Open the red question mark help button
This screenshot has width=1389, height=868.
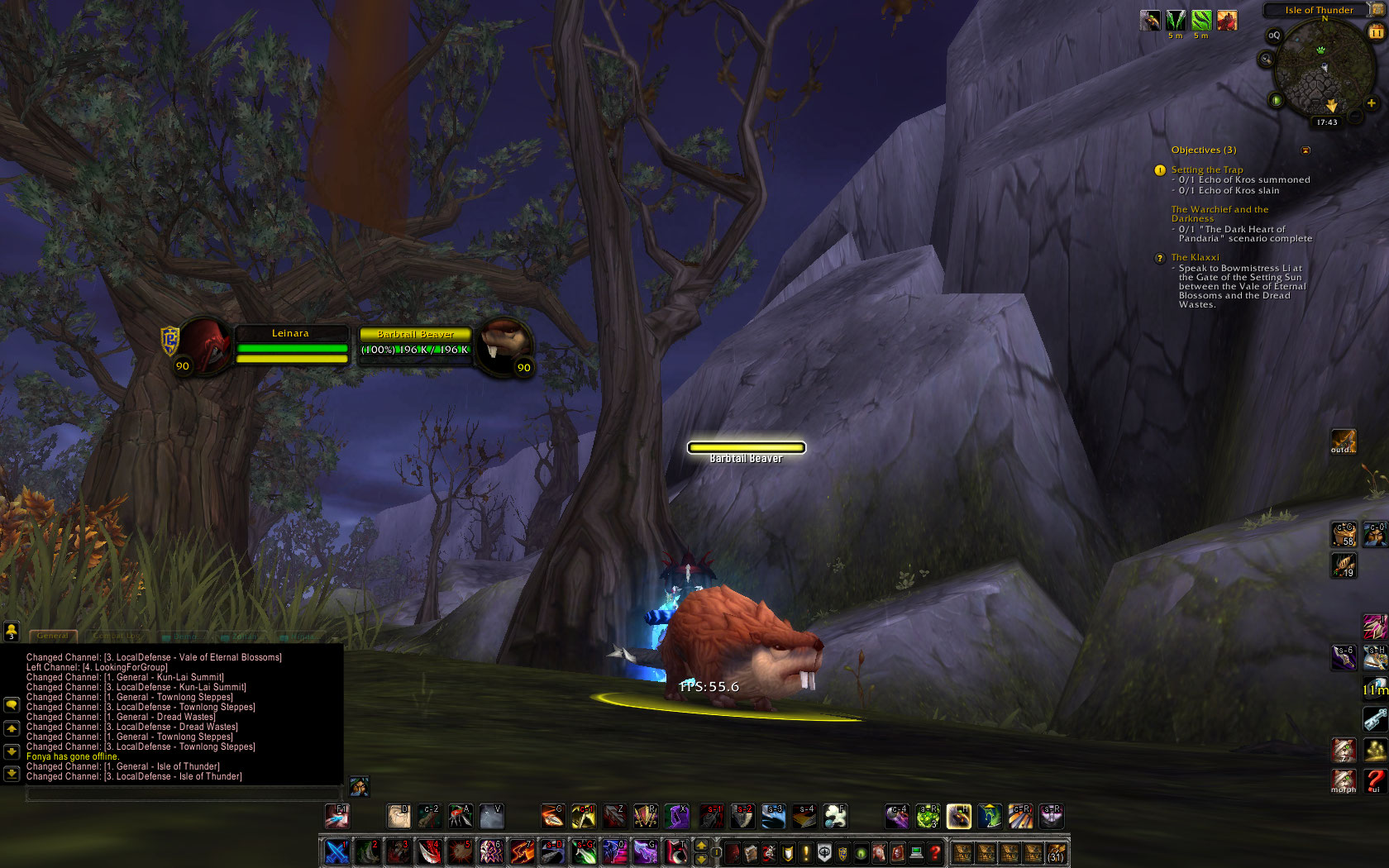[x=935, y=852]
